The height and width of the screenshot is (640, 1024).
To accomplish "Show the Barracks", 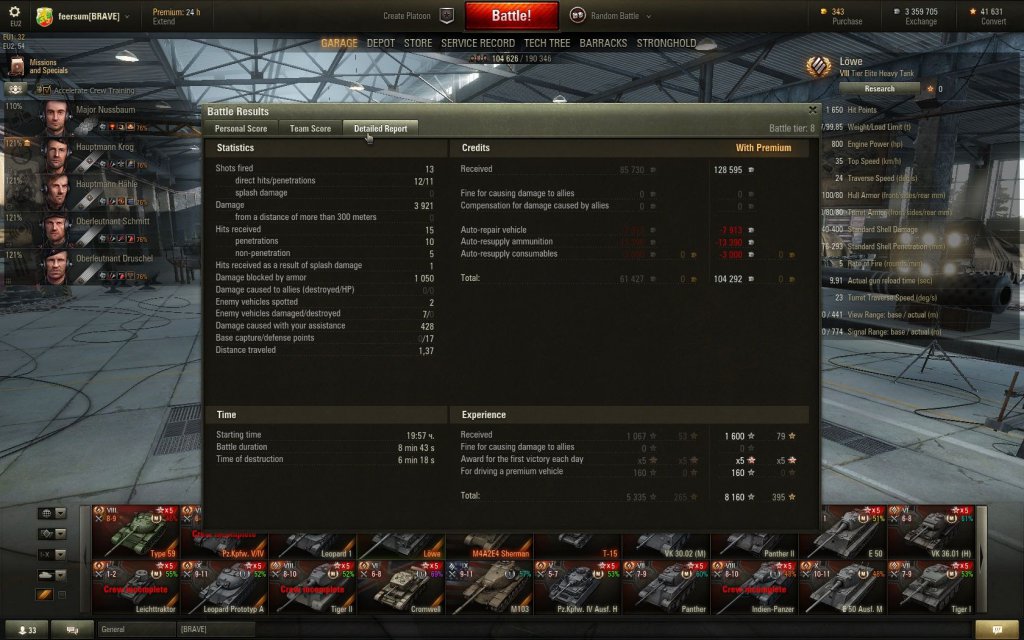I will tap(603, 43).
